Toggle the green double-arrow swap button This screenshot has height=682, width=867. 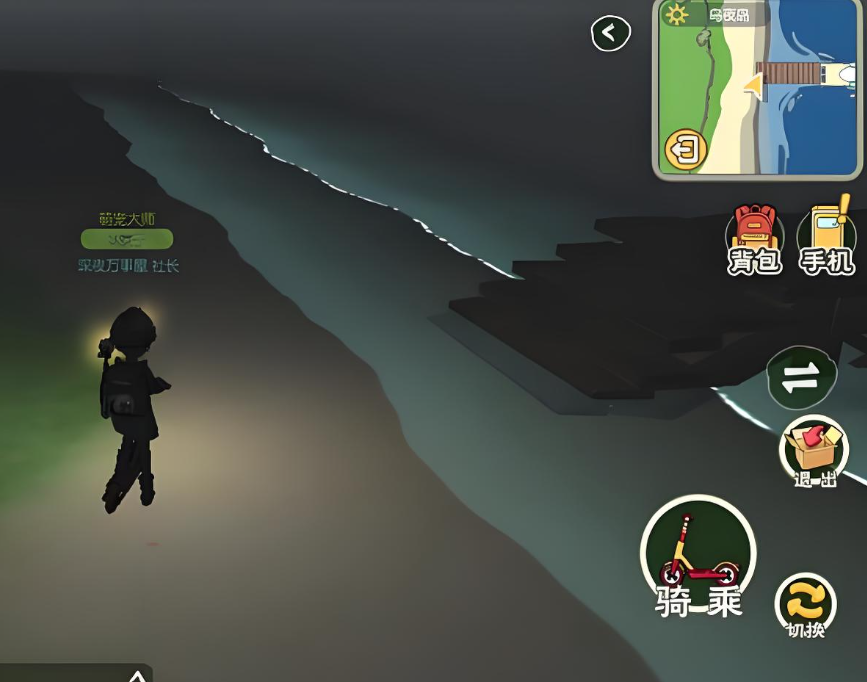pos(800,377)
